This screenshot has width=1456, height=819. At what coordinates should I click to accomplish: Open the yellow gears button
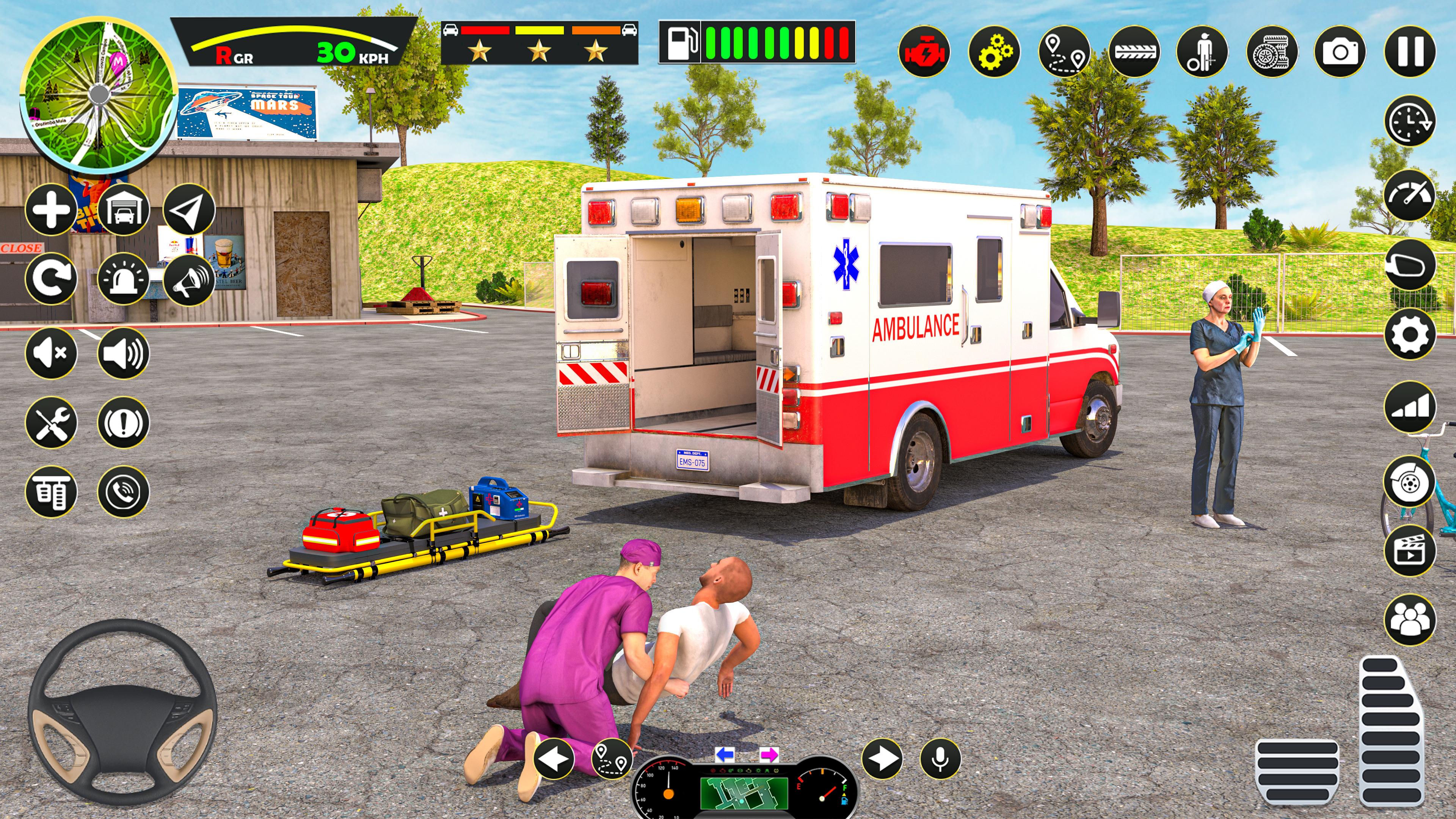[994, 52]
